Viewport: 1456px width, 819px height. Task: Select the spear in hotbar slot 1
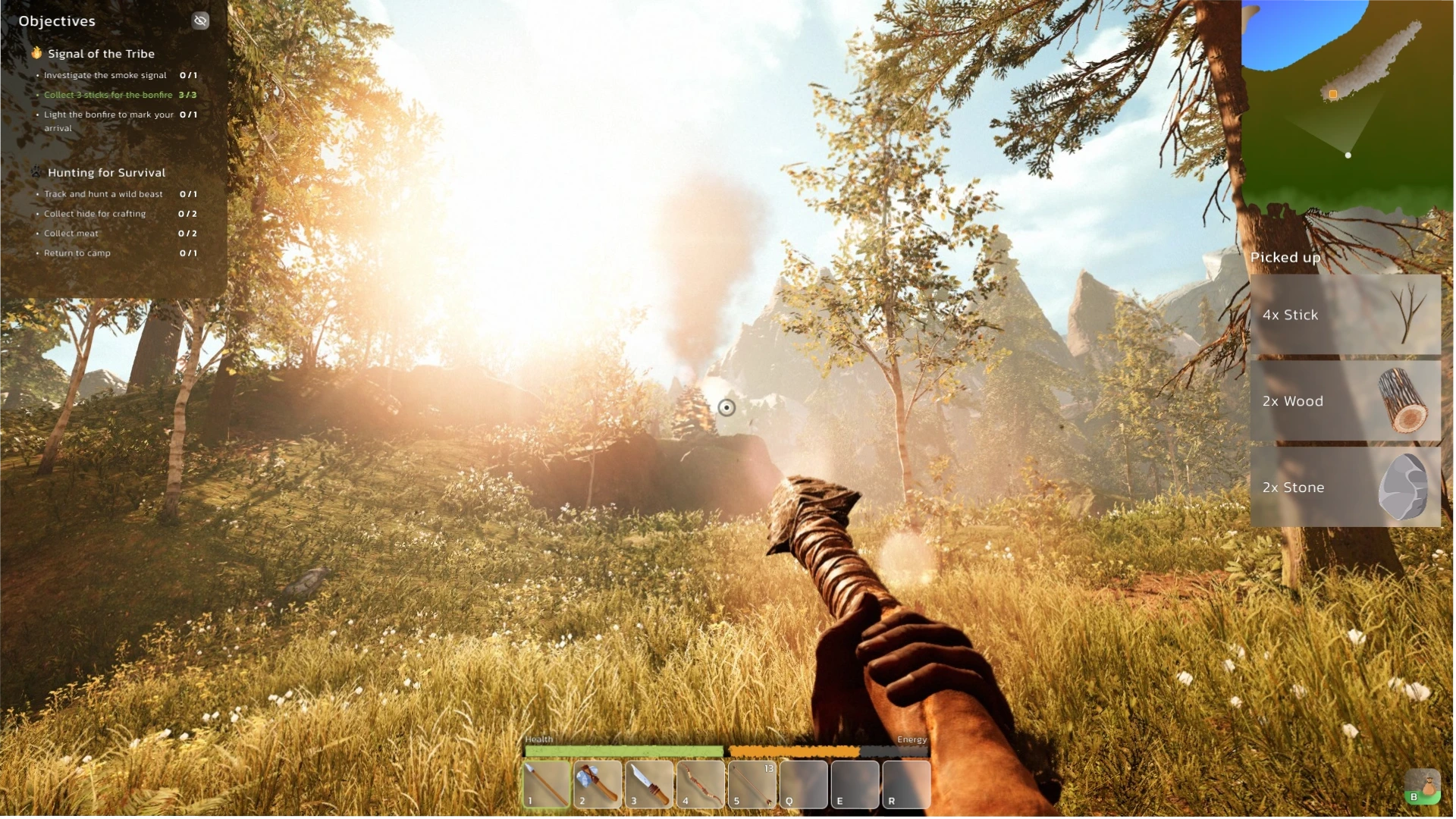click(547, 785)
